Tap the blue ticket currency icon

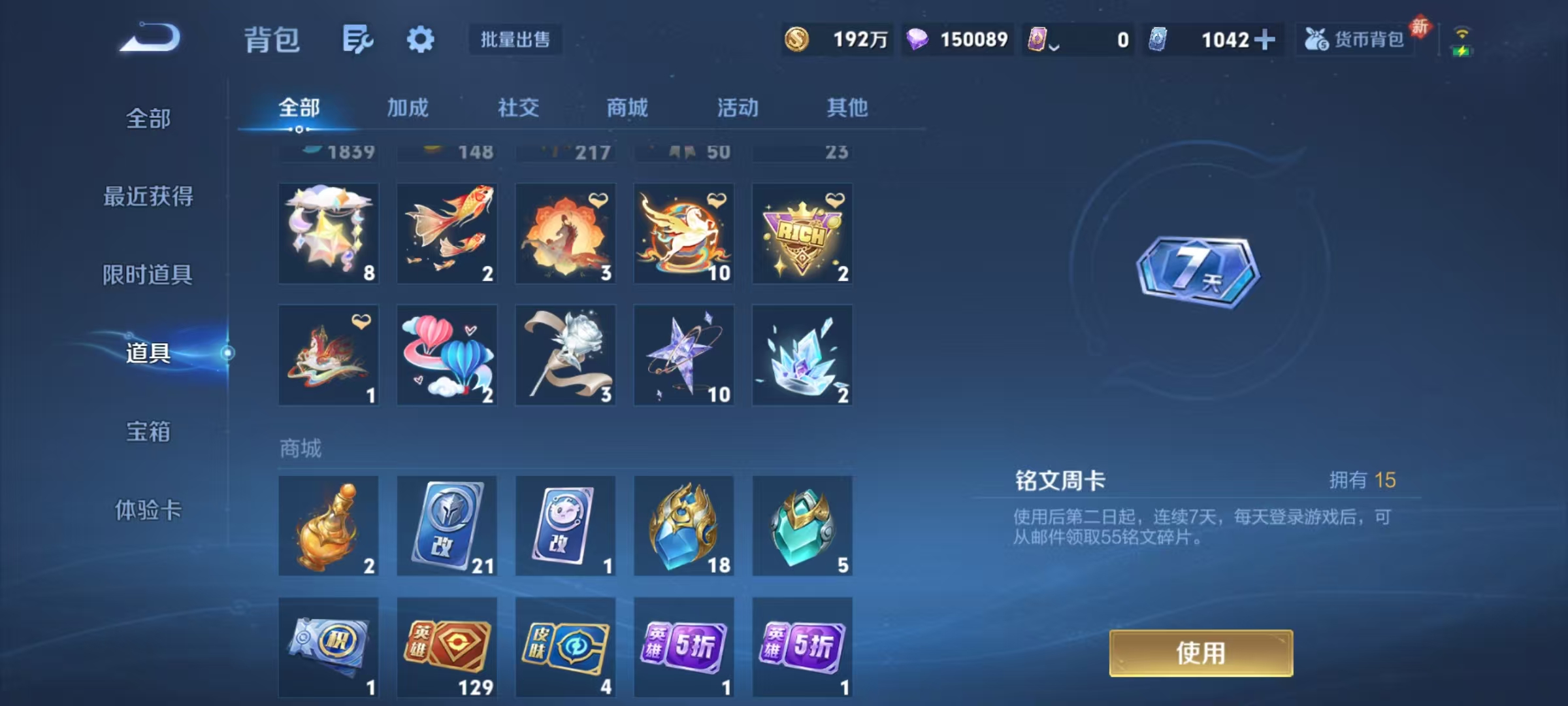[1156, 39]
